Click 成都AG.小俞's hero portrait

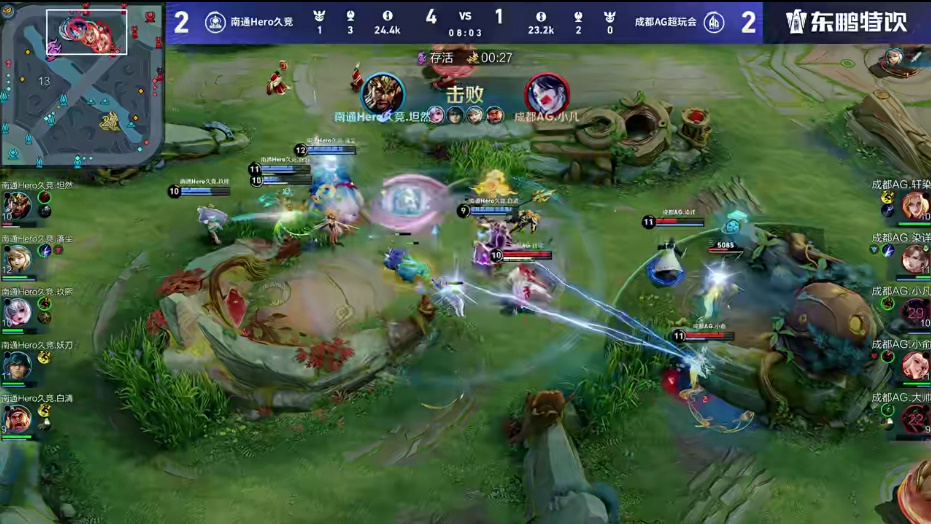click(x=915, y=365)
